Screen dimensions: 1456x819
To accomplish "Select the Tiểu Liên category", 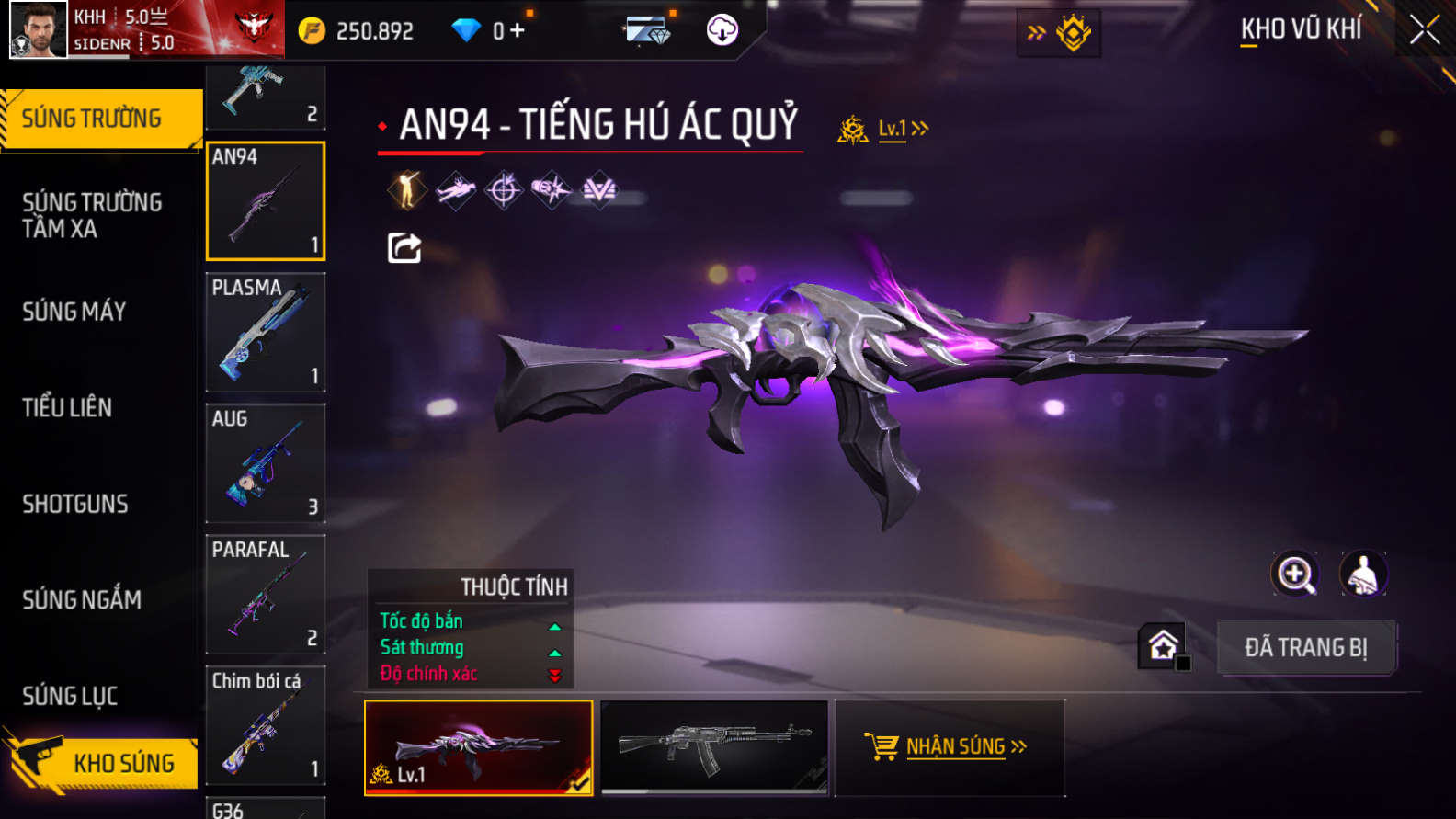I will click(x=67, y=407).
